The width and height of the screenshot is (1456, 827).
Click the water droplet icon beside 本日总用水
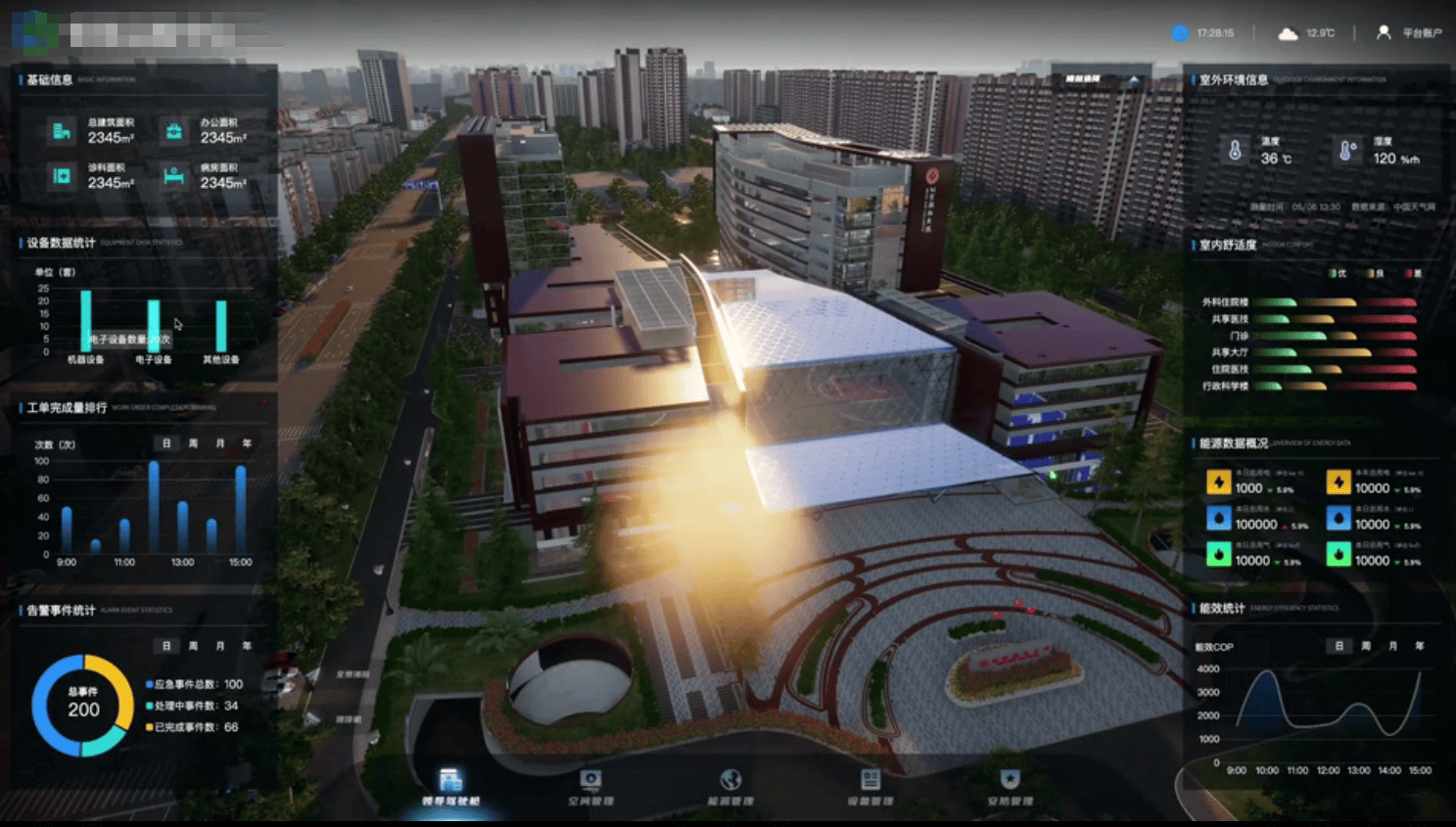click(1217, 519)
